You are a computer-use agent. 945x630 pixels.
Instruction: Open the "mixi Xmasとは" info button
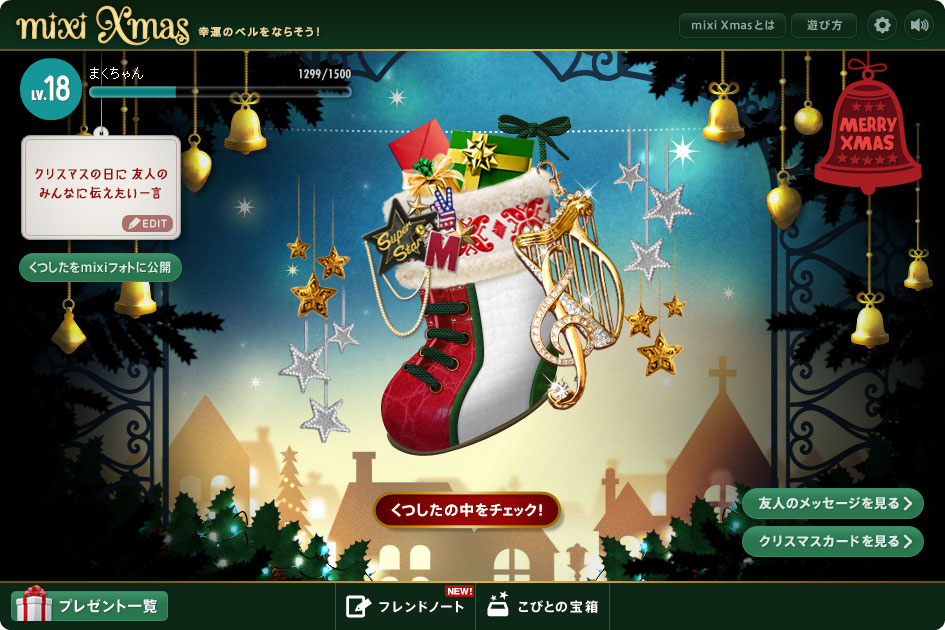point(732,25)
